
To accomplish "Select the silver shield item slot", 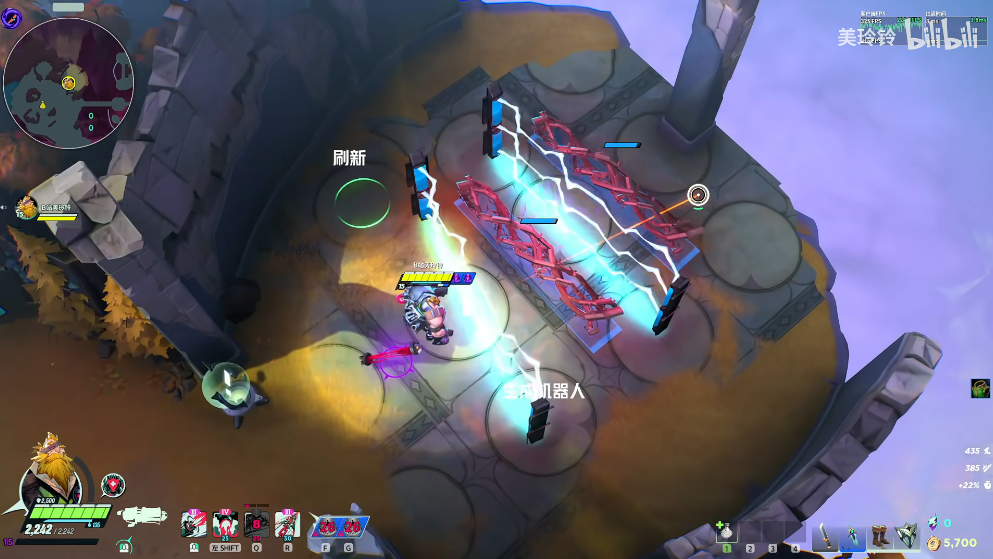I will coord(906,536).
